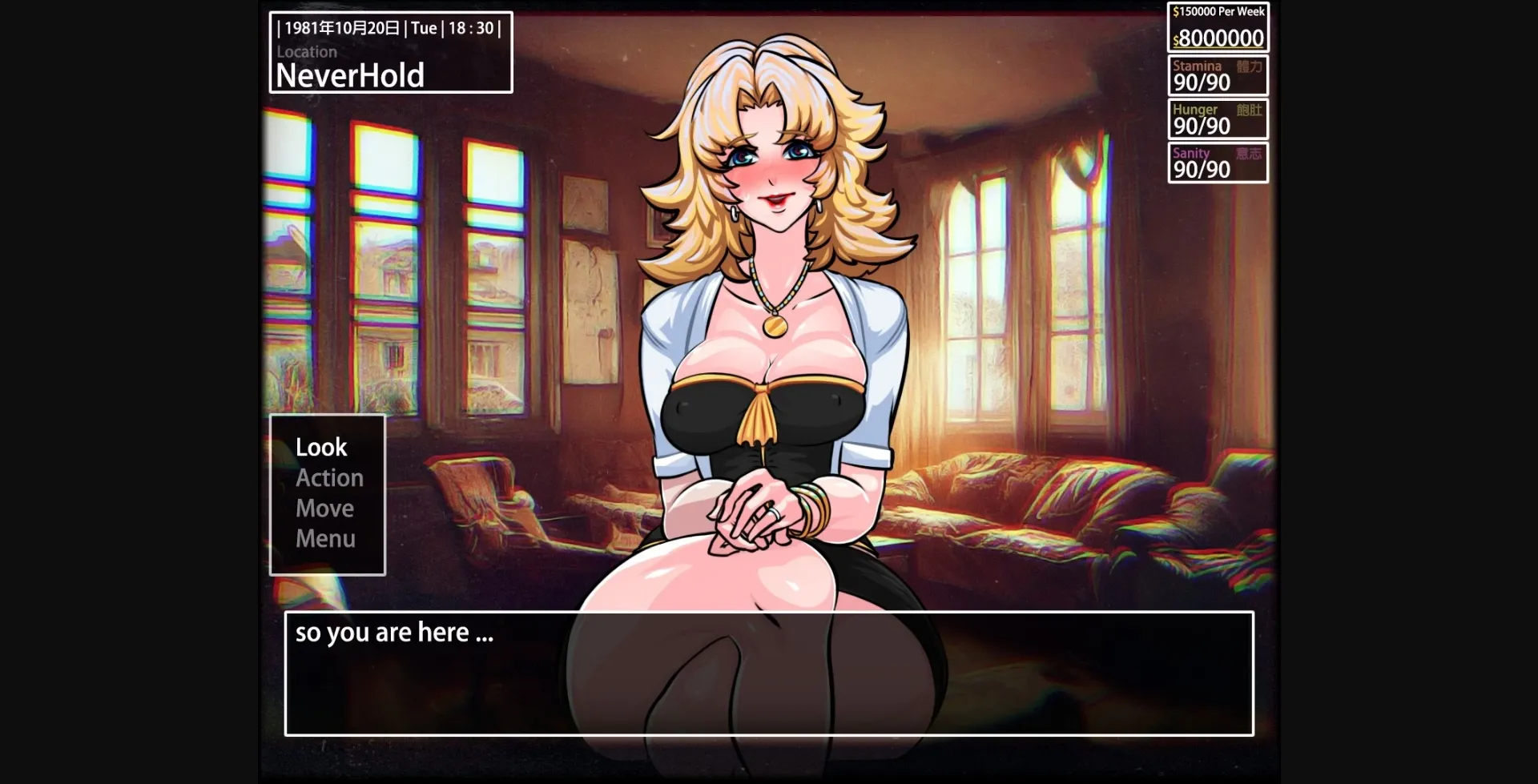Open the Action command list
Viewport: 1538px width, 784px height.
[x=328, y=477]
